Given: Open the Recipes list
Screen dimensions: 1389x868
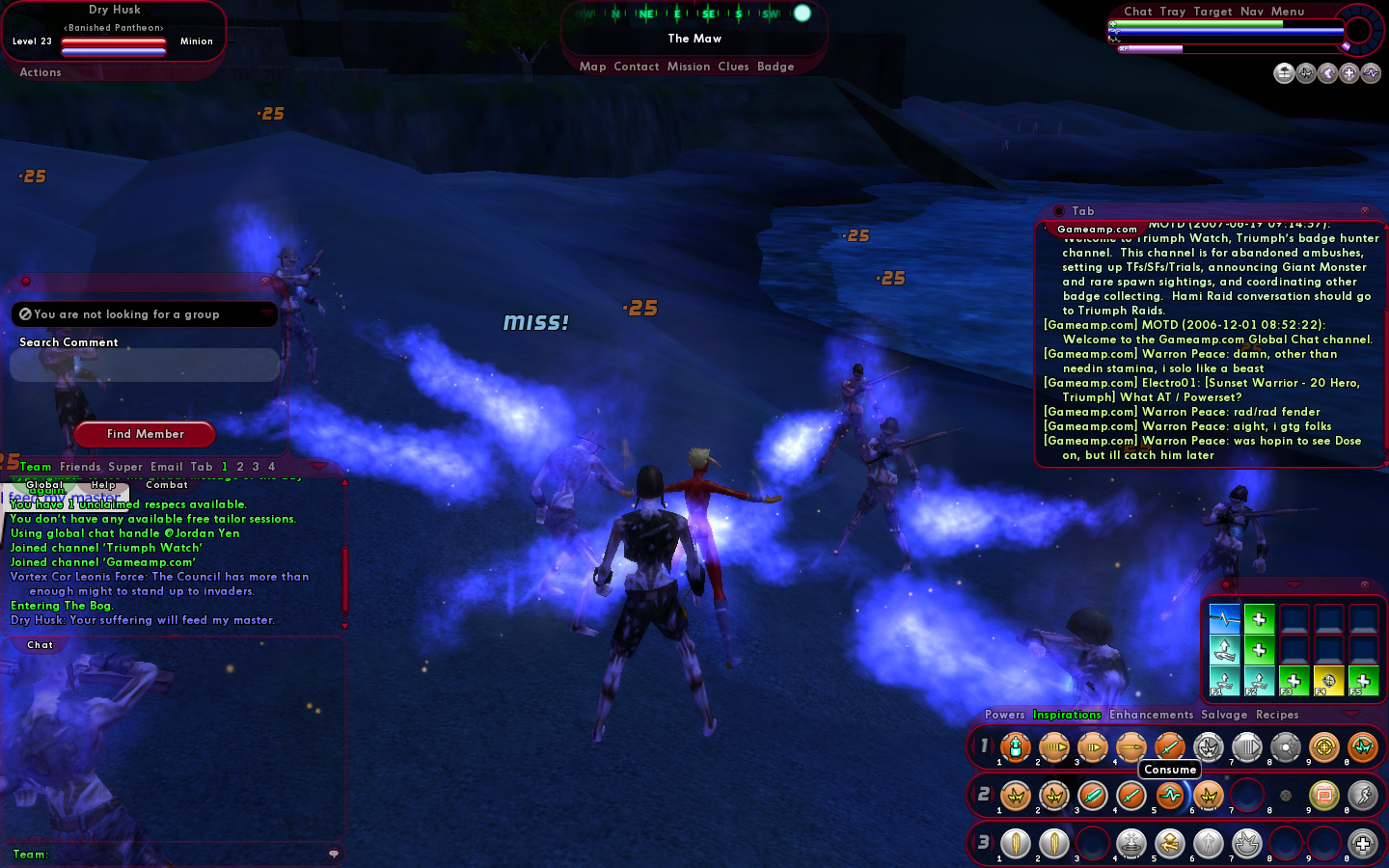Looking at the screenshot, I should coord(1277,715).
